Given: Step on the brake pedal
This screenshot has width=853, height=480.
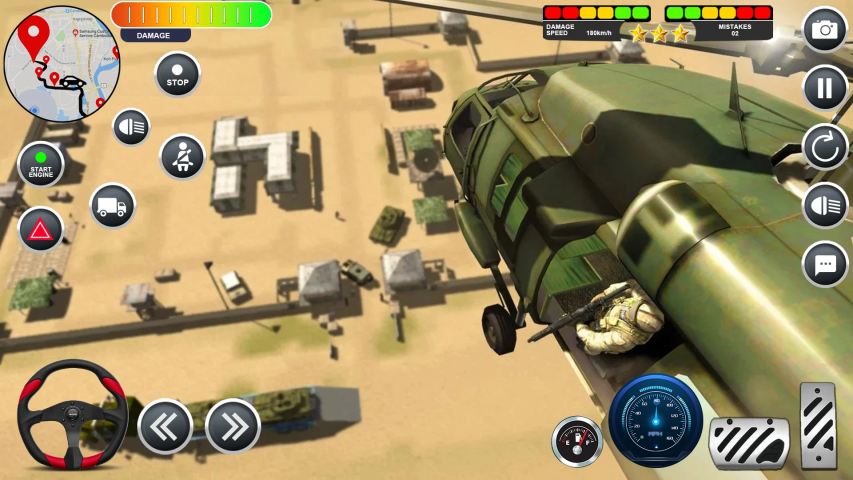Looking at the screenshot, I should pyautogui.click(x=749, y=441).
